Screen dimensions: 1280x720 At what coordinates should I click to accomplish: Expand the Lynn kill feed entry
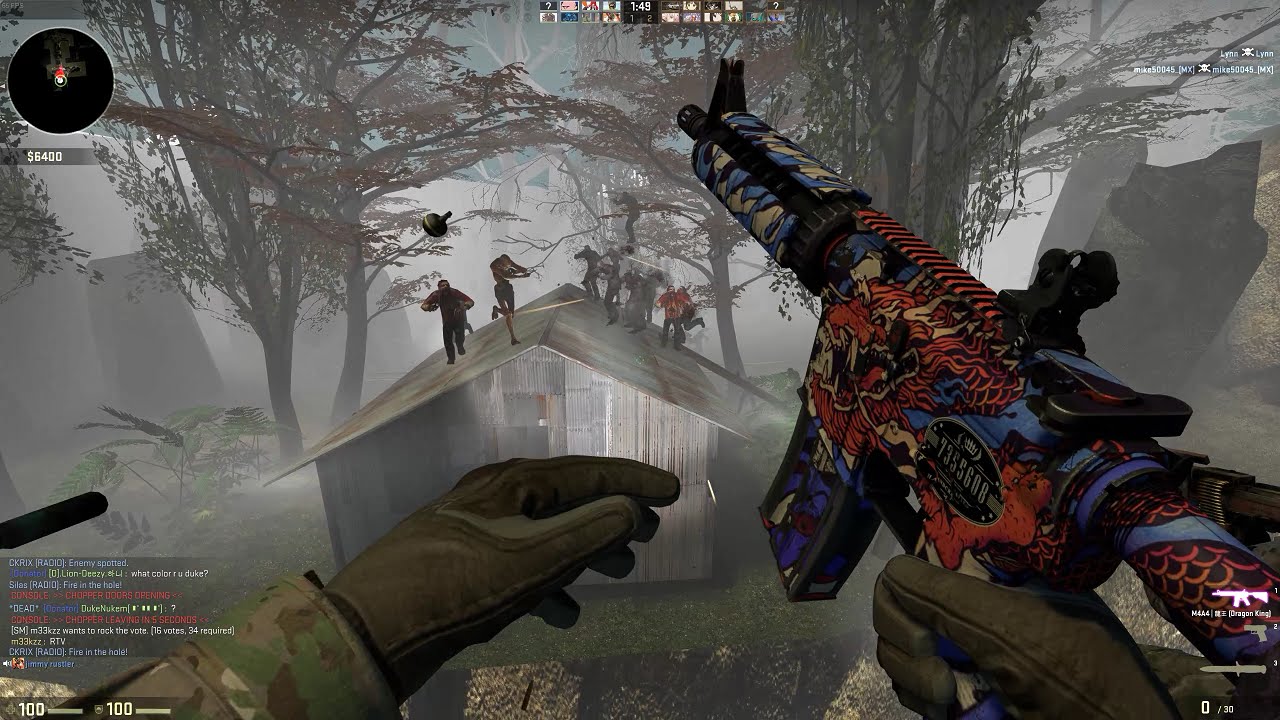(x=1245, y=53)
